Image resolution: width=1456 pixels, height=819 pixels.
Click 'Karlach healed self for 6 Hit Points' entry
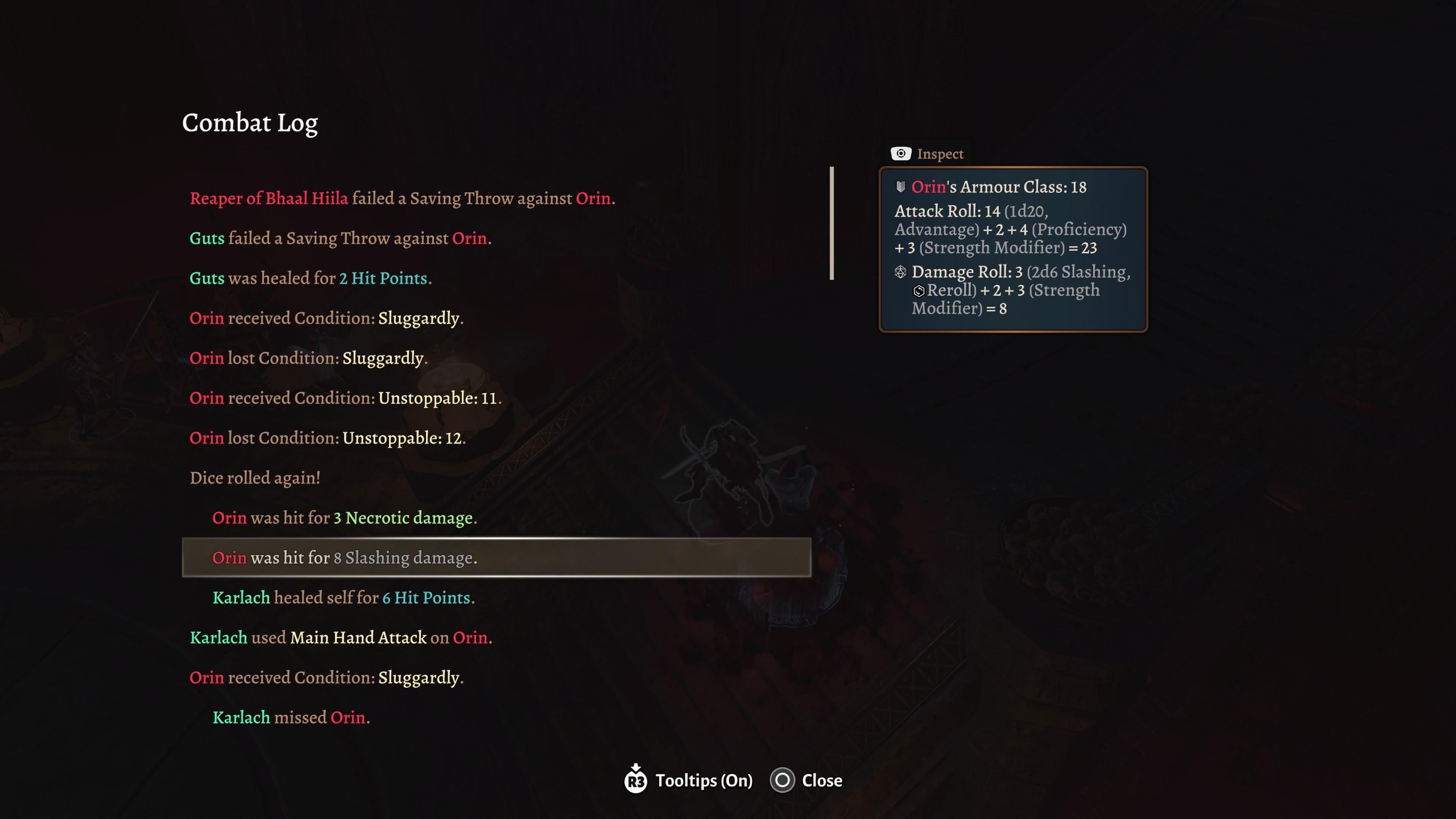pos(343,598)
